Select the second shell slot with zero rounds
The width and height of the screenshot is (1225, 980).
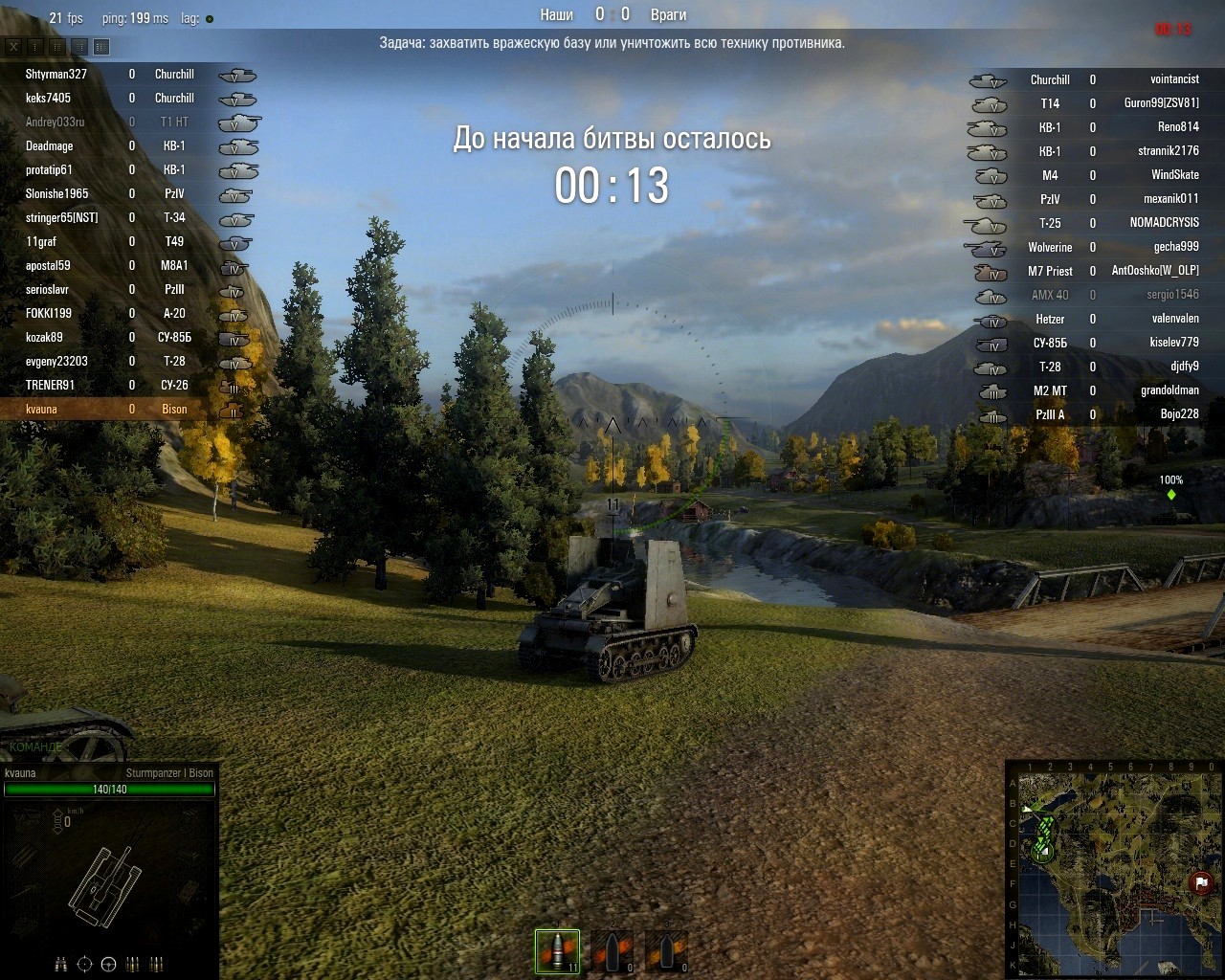tap(612, 950)
